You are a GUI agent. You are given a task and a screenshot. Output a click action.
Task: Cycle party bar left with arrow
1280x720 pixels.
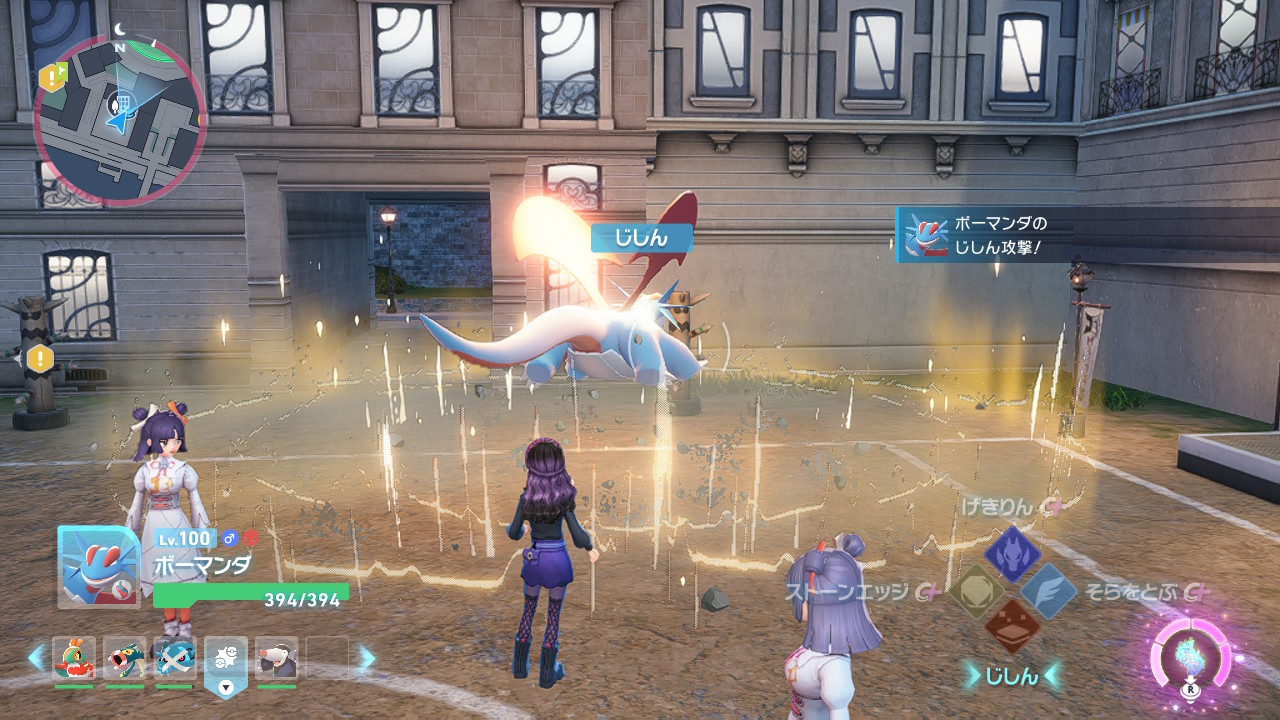point(36,658)
